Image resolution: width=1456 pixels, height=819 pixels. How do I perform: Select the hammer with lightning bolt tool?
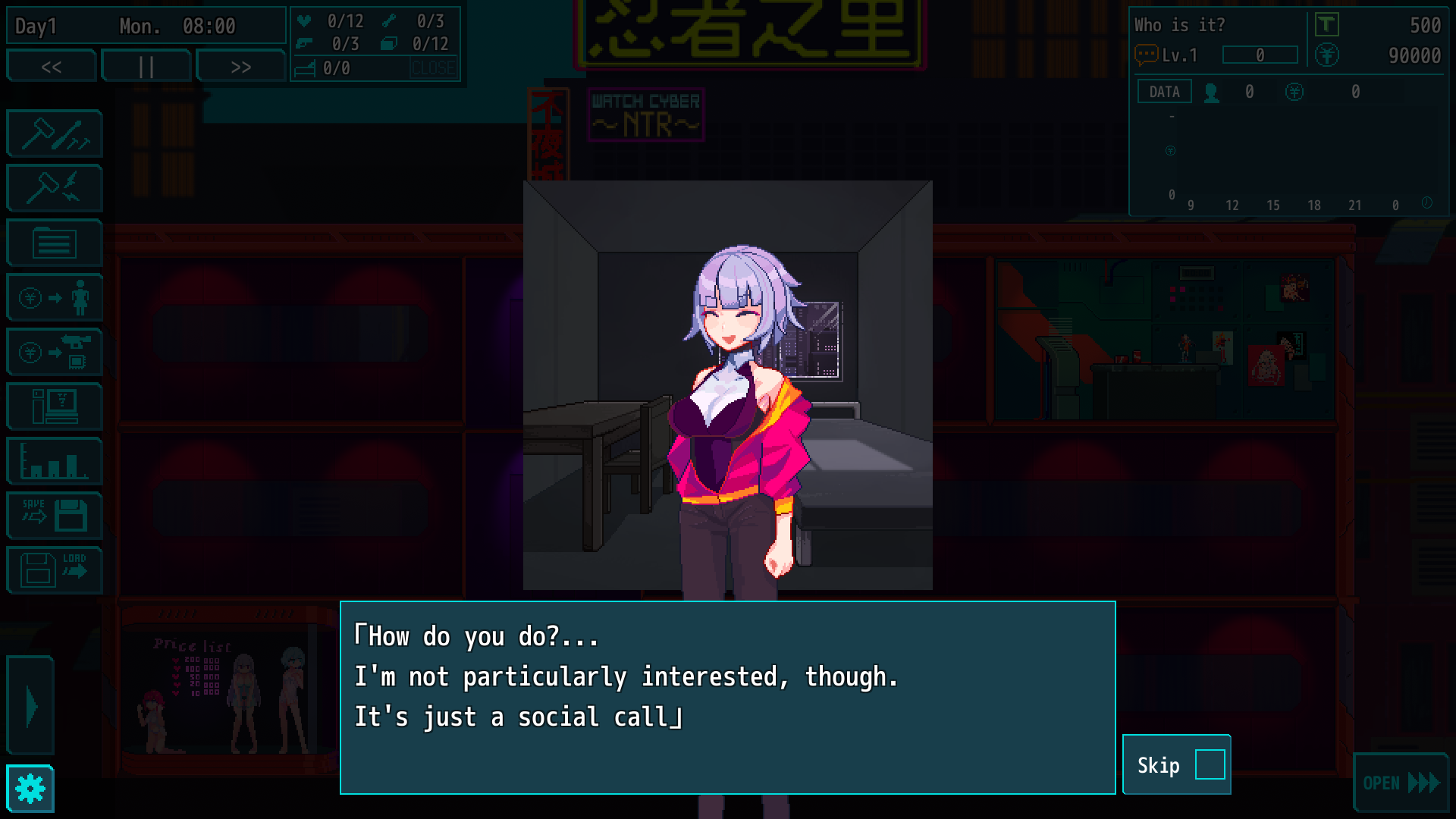click(55, 188)
